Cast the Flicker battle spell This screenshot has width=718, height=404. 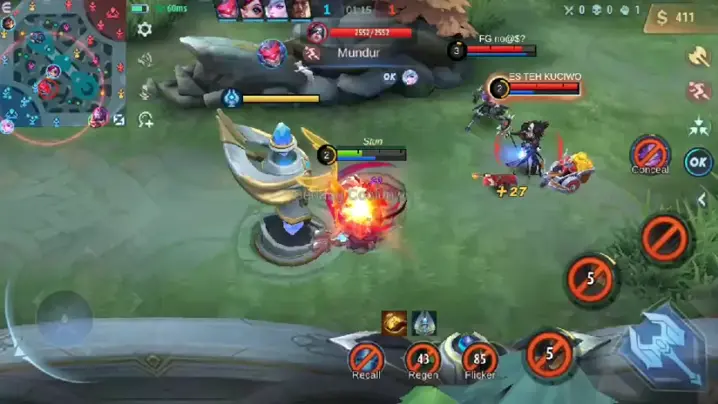(x=480, y=358)
